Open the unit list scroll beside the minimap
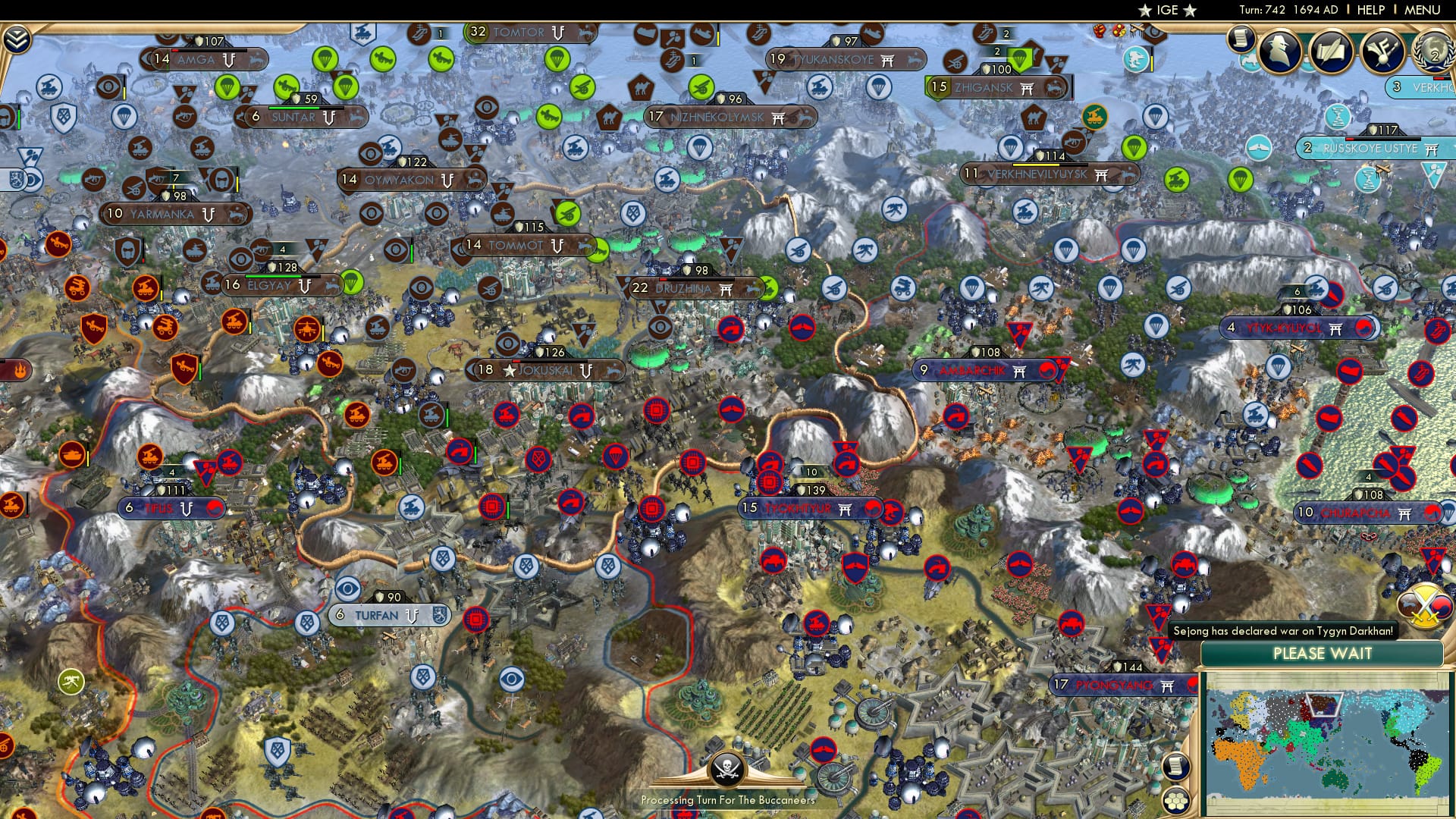This screenshot has height=819, width=1456. (x=1177, y=767)
